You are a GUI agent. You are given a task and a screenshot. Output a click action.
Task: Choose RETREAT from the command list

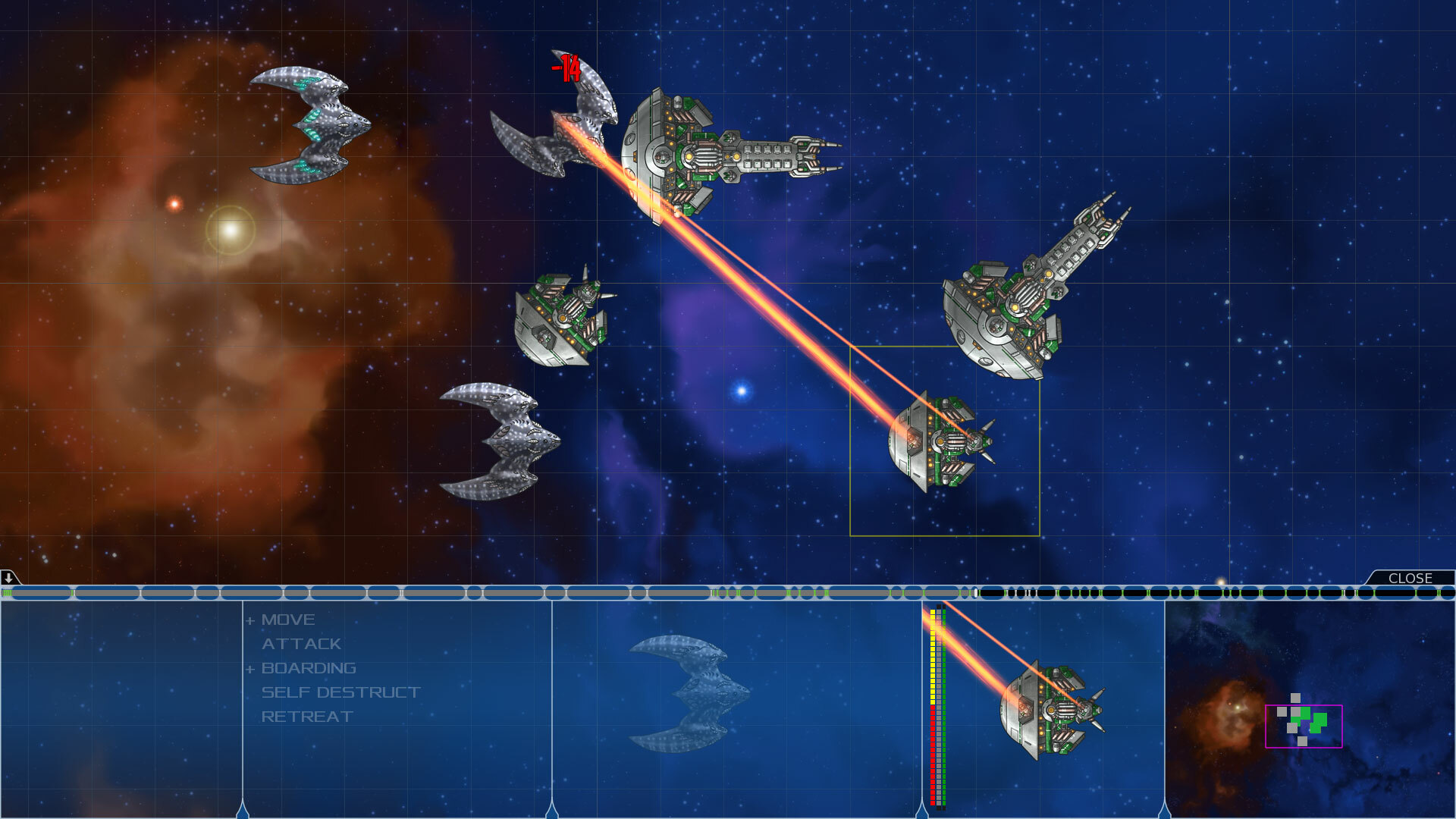click(306, 715)
